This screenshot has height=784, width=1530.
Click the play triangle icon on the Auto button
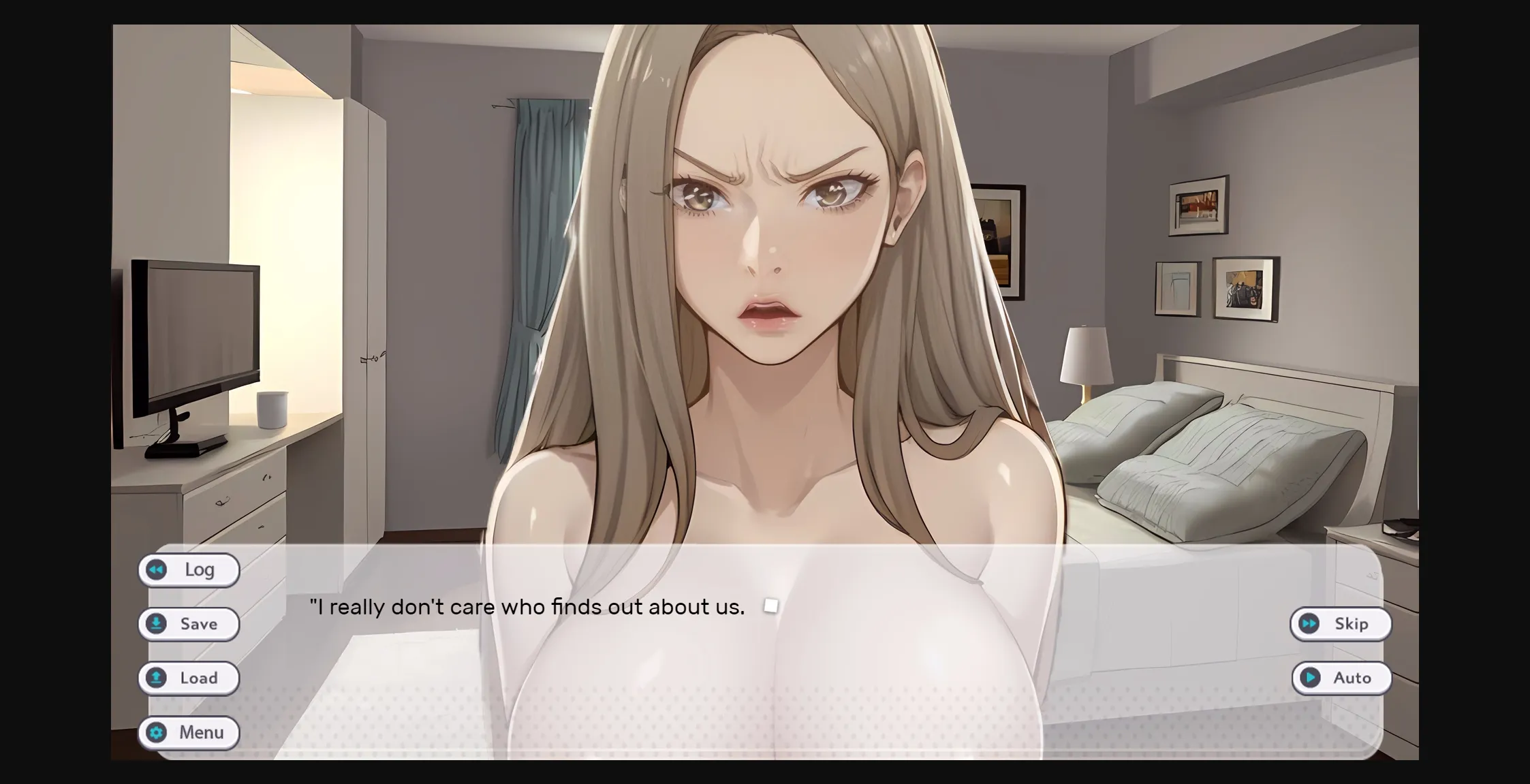[x=1309, y=678]
